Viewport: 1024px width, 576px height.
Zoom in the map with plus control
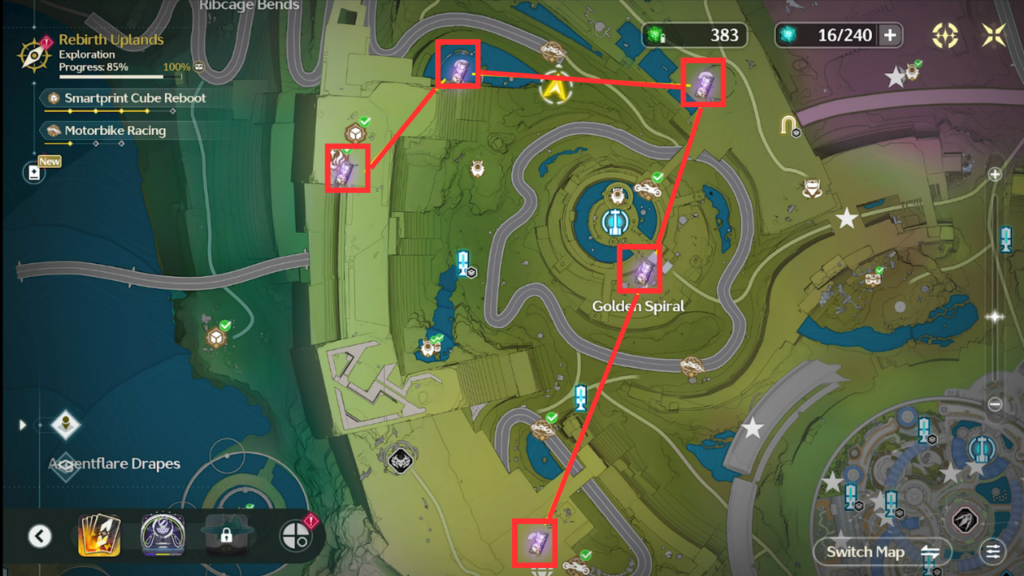[x=994, y=174]
